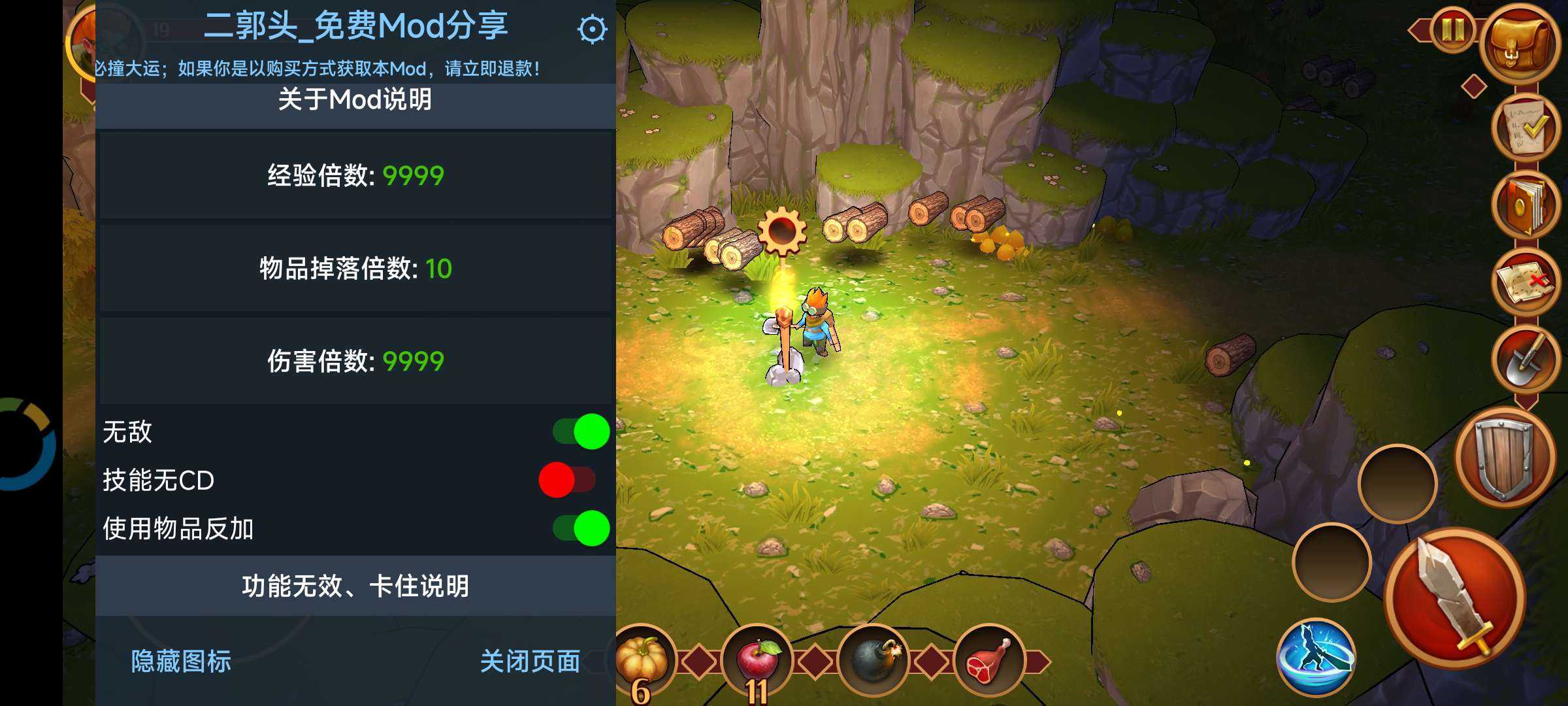Choose 隐藏图标 to hide the icon

181,662
